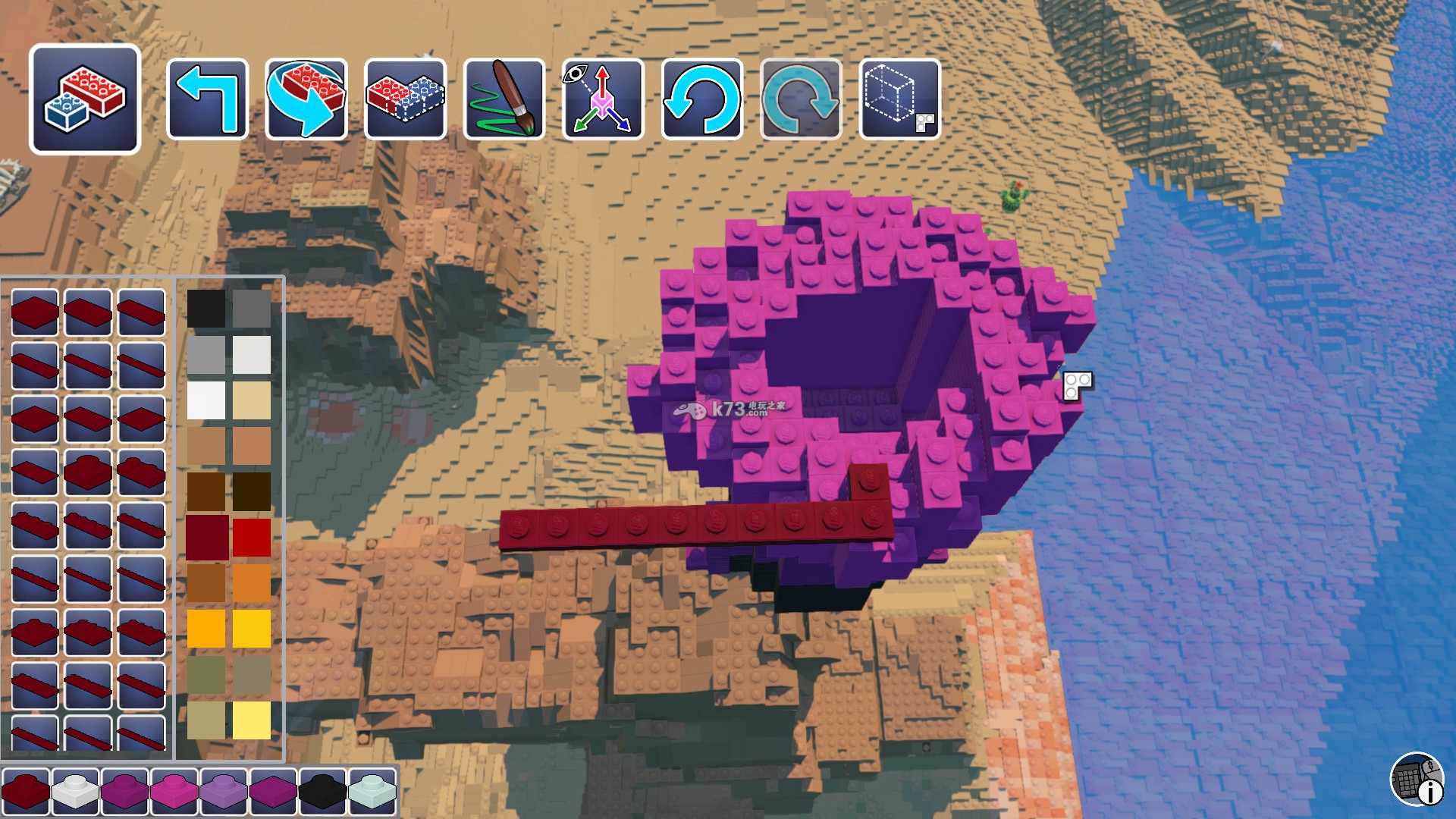This screenshot has width=1456, height=819.
Task: Choose the magenta brick in the hotbar
Action: pyautogui.click(x=174, y=791)
